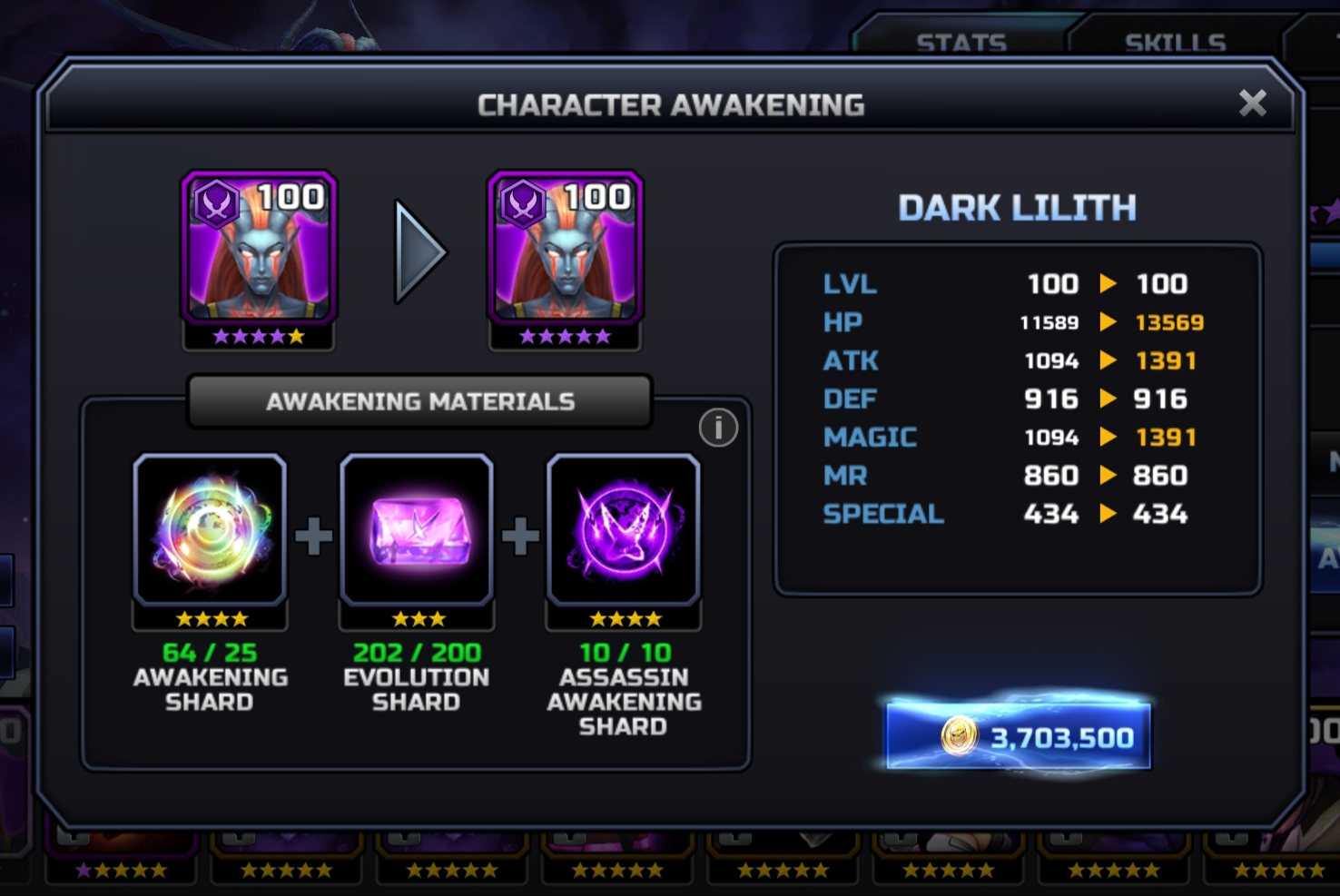
Task: Select the purple Evolution Shard slot
Action: pos(417,532)
